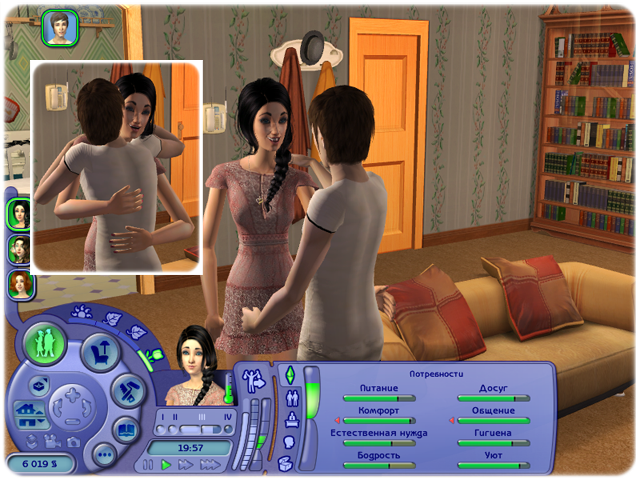This screenshot has width=640, height=480.
Task: Open the video camera capture tool
Action: 51,441
